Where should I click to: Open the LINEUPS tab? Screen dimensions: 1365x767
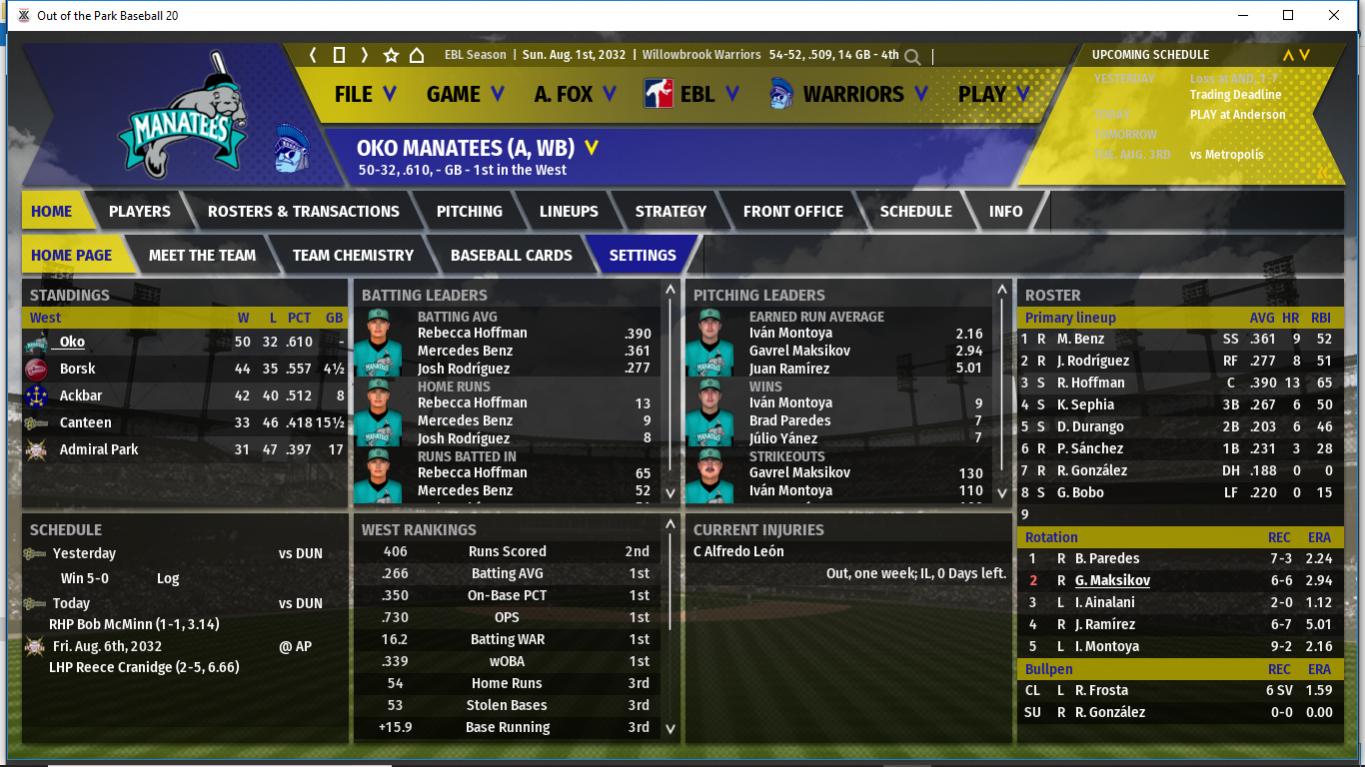point(568,211)
